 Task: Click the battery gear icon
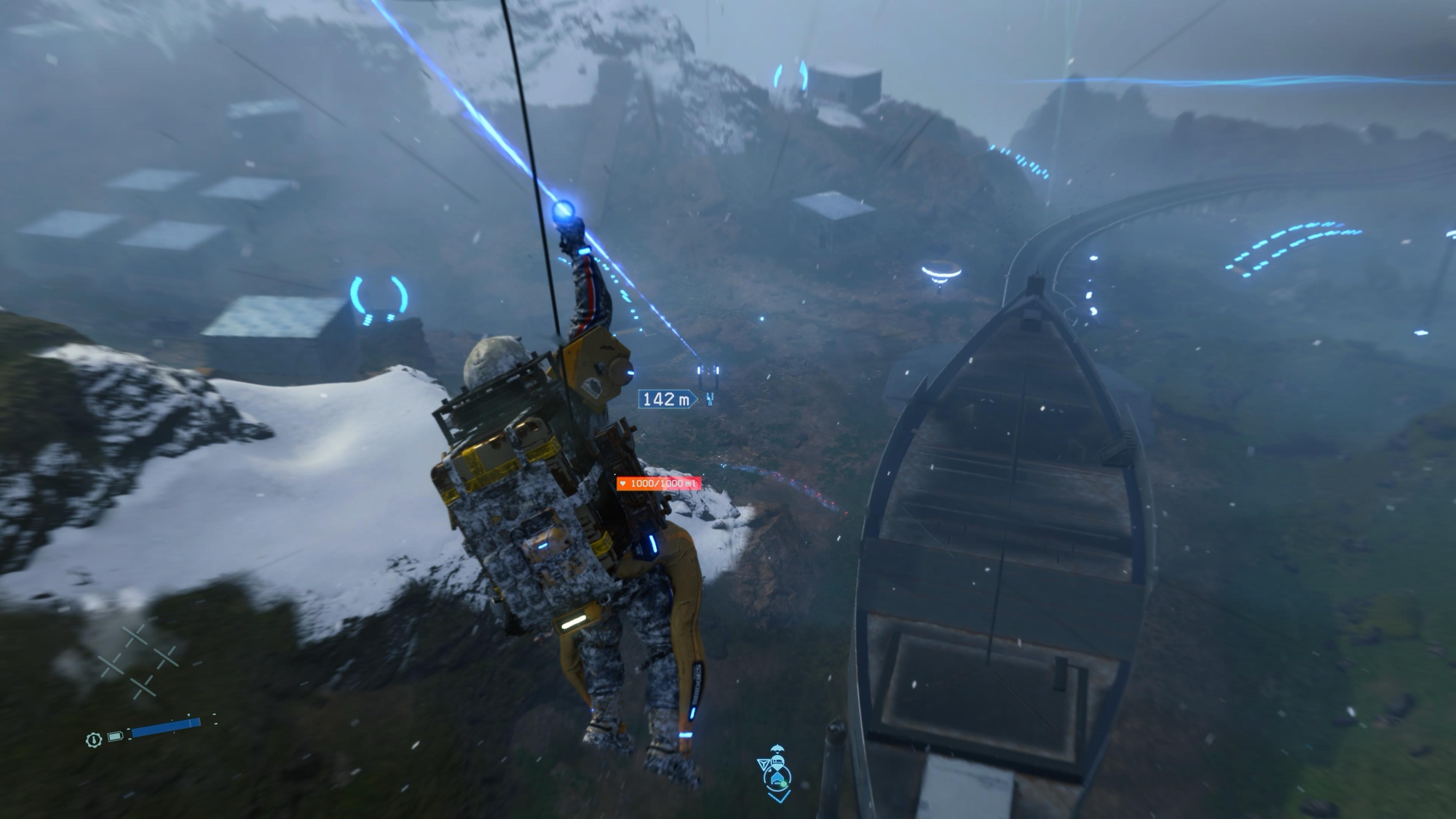93,740
